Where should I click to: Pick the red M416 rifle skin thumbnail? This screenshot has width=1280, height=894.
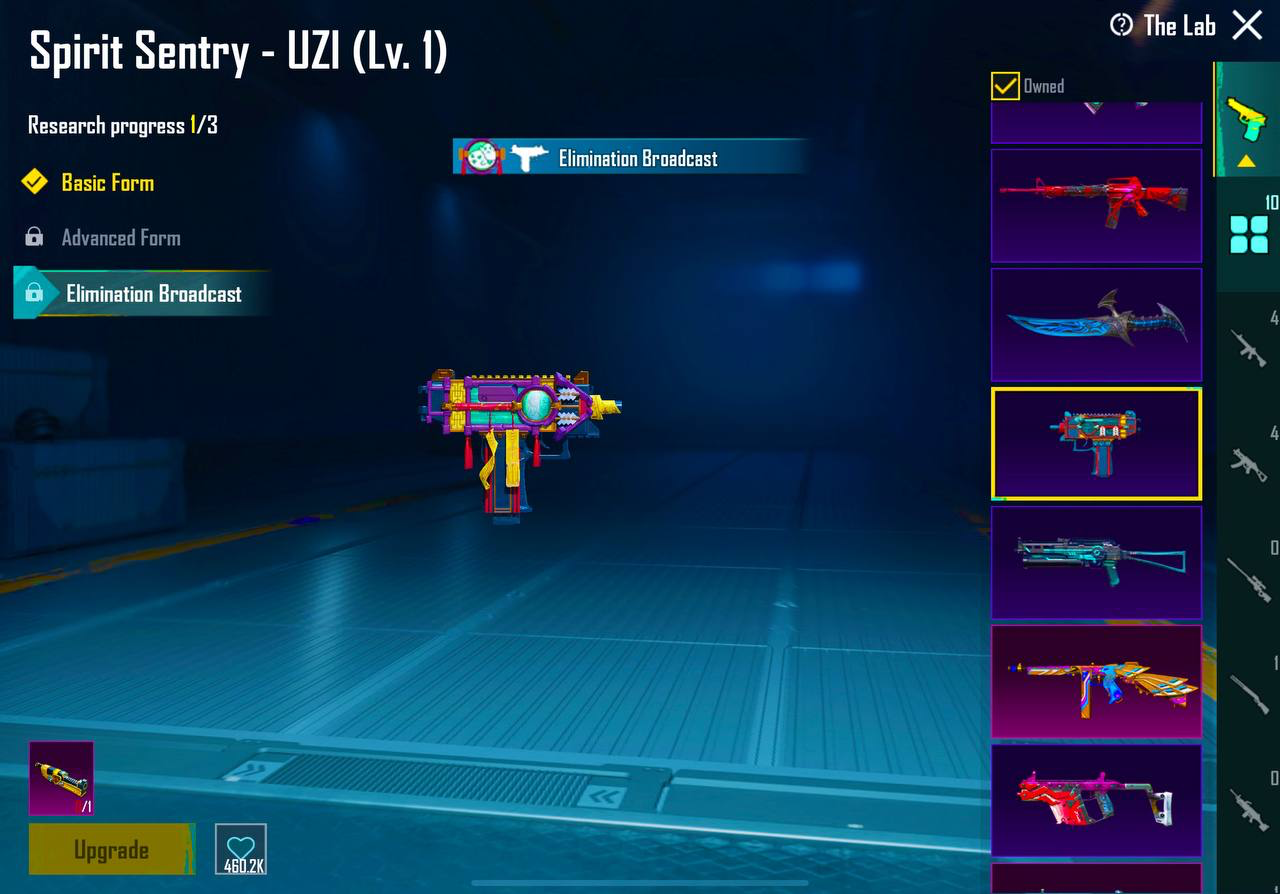(x=1096, y=205)
